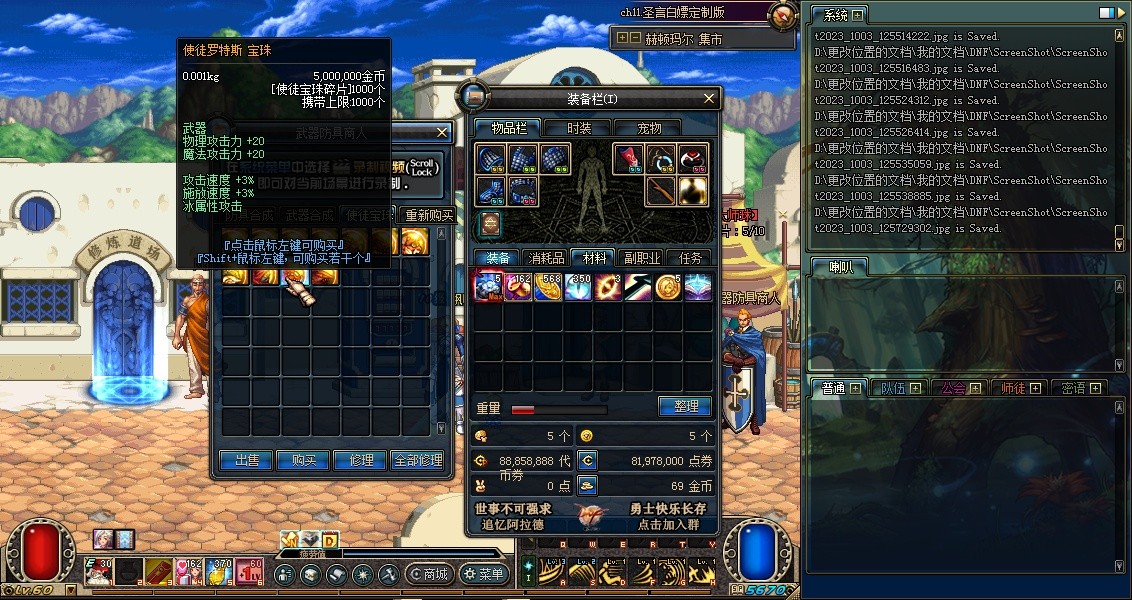Open the 重新购买 buyback tab
This screenshot has height=600, width=1132.
click(428, 215)
